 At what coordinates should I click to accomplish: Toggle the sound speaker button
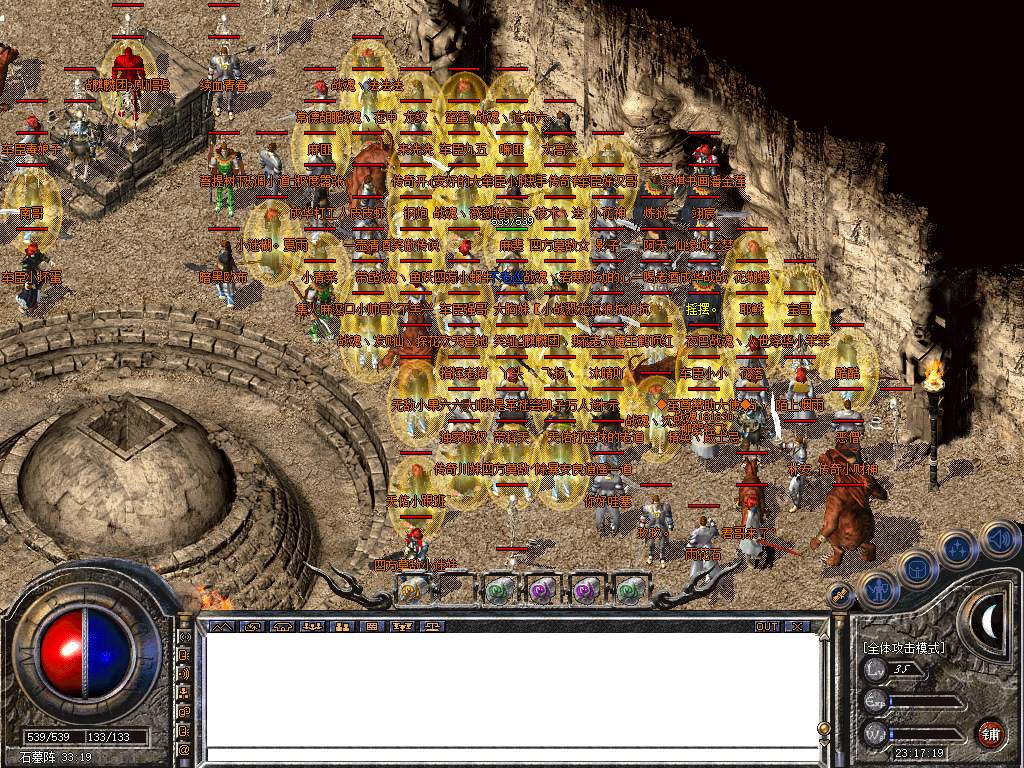coord(999,540)
